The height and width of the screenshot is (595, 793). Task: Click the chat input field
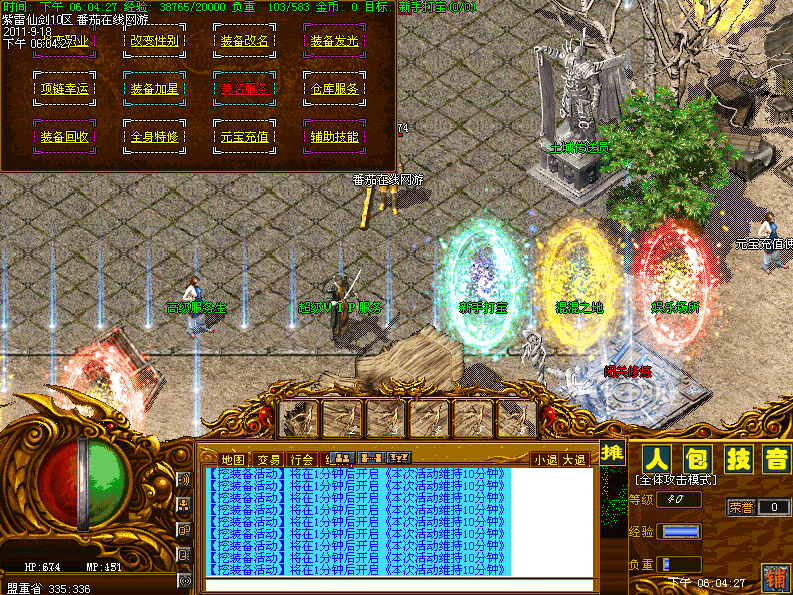point(400,583)
